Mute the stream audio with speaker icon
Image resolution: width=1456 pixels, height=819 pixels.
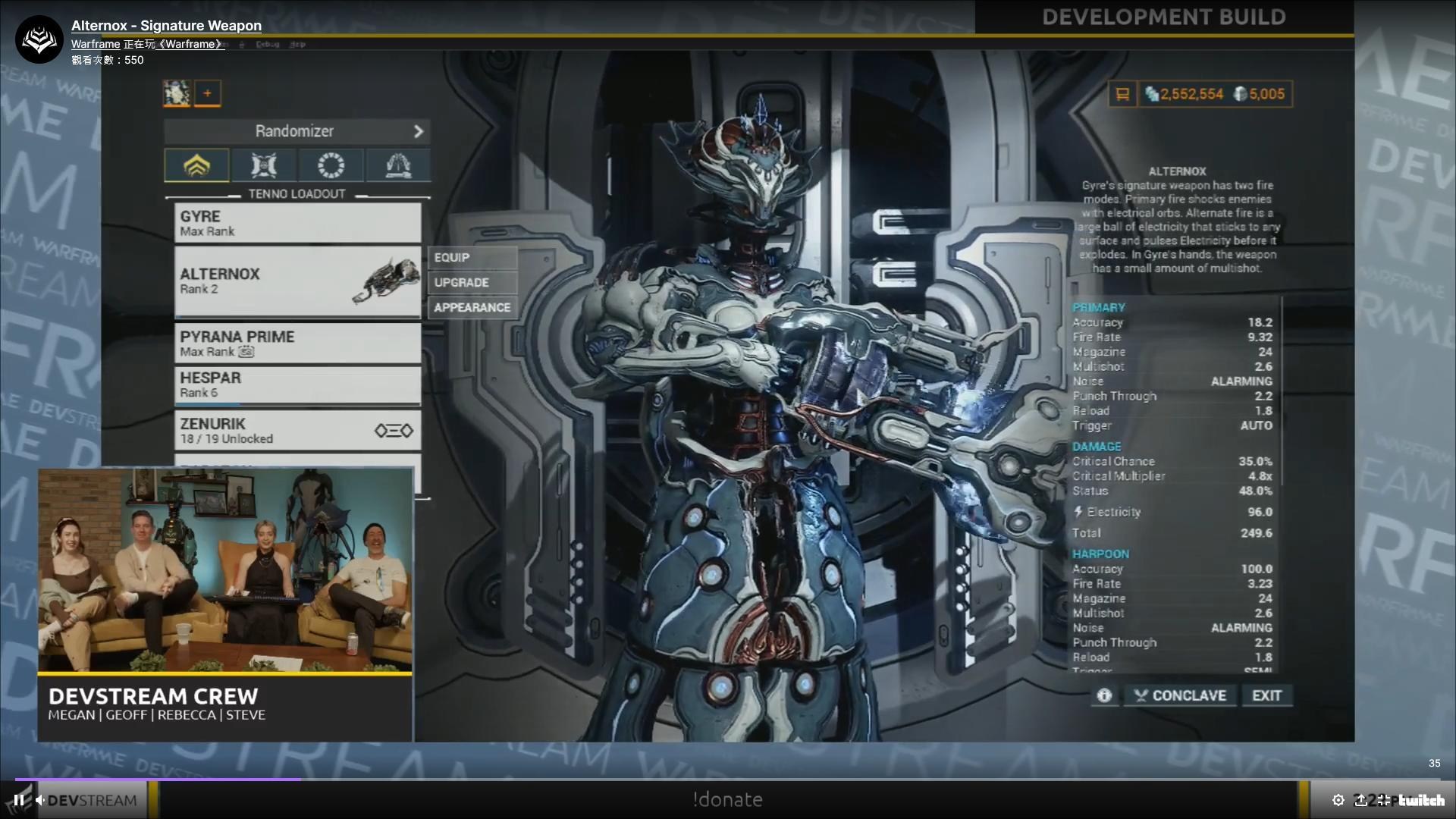(x=39, y=799)
